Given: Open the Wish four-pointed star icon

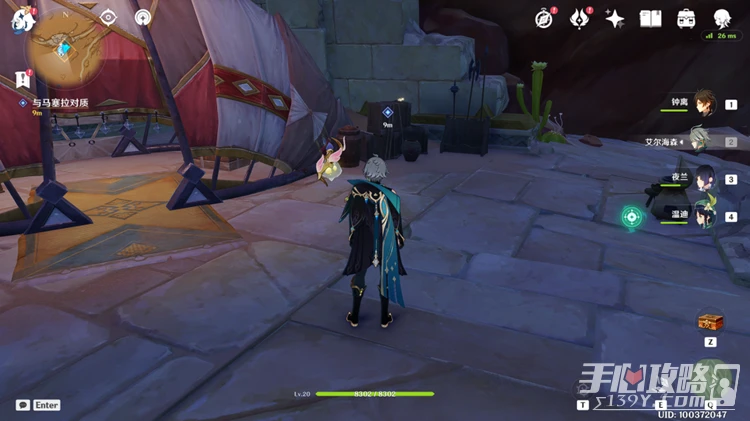Looking at the screenshot, I should point(615,18).
